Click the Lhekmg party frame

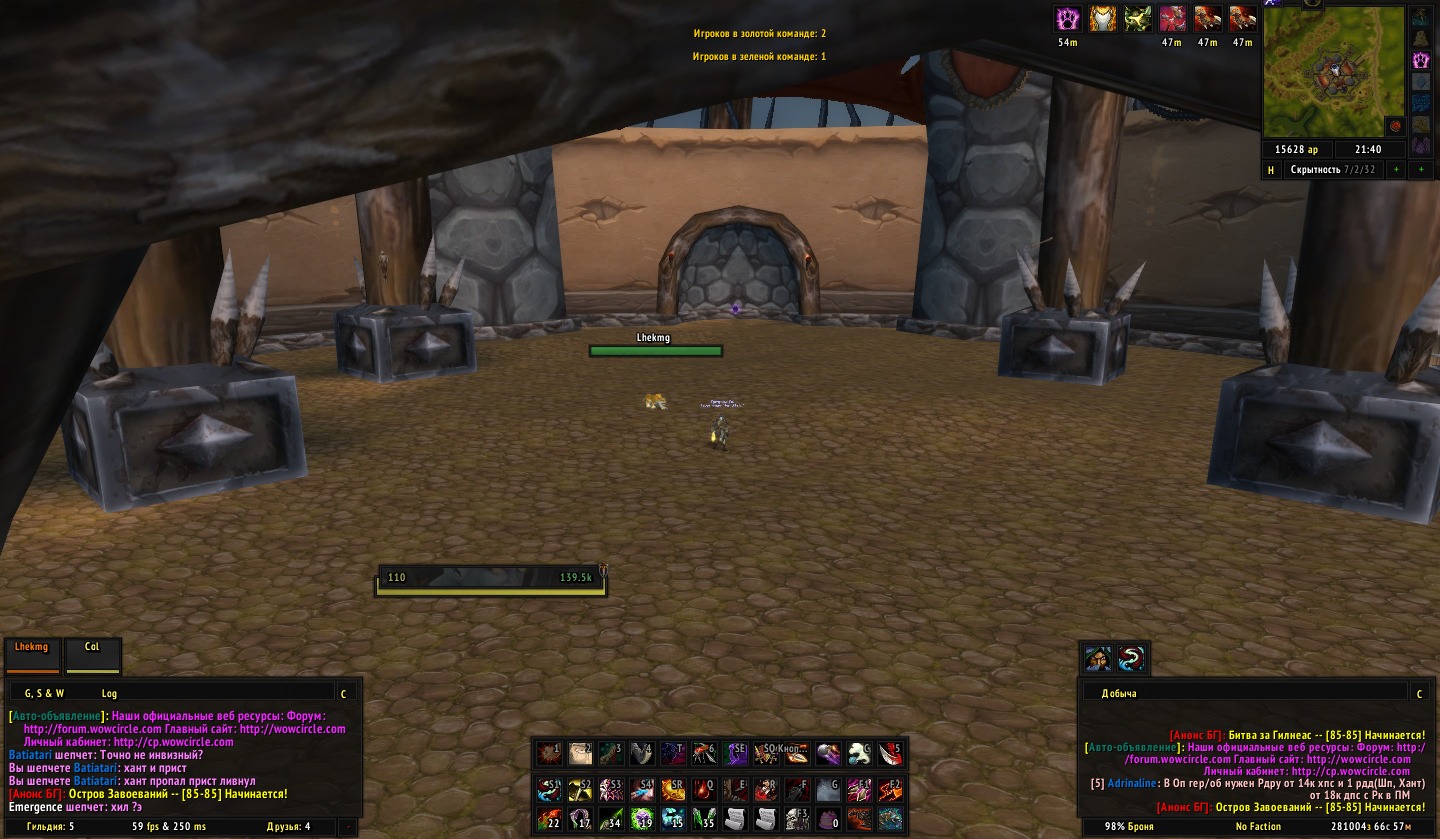(32, 655)
